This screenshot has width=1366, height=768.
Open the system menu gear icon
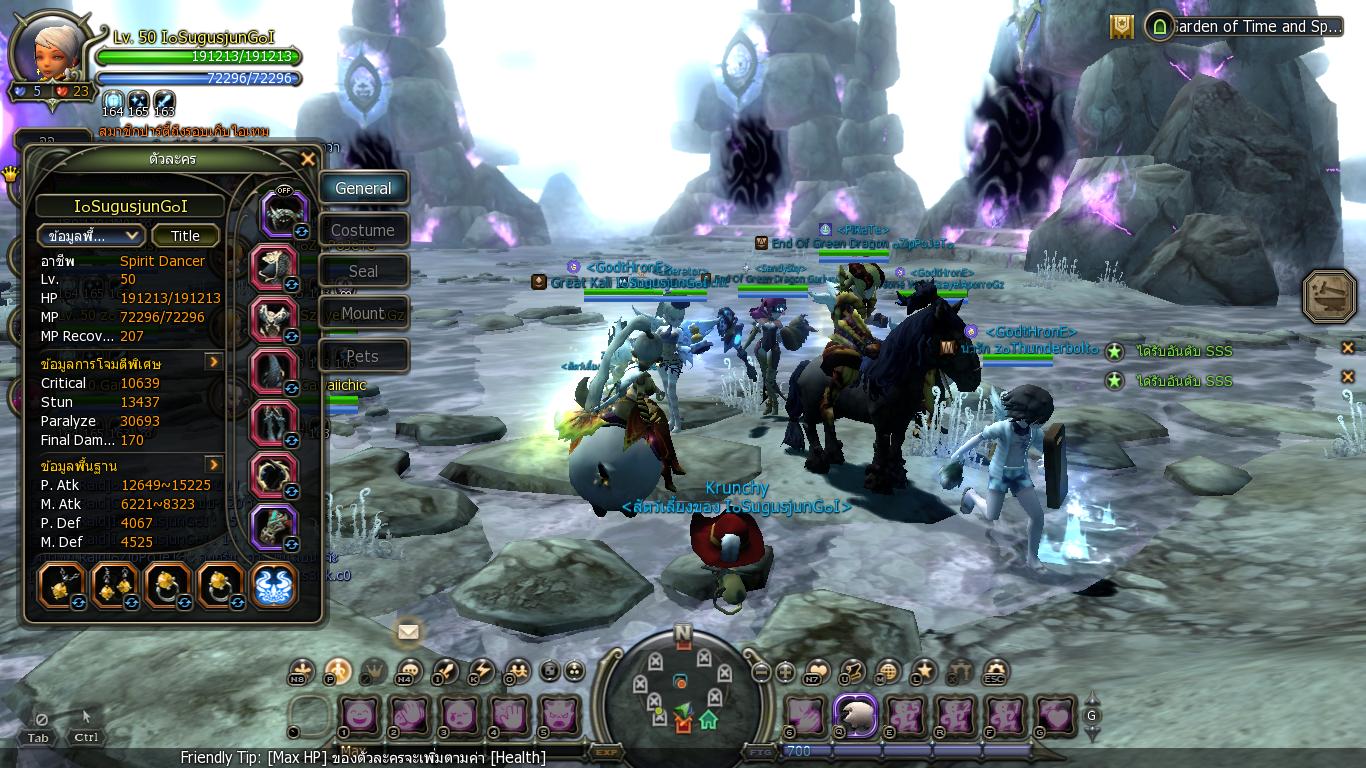995,672
